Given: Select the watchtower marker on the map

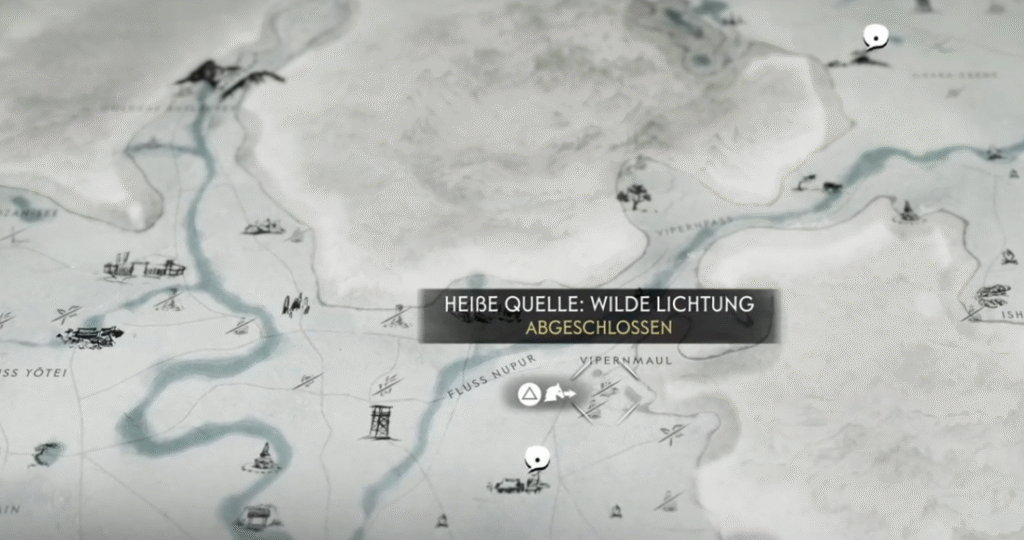Looking at the screenshot, I should point(380,422).
